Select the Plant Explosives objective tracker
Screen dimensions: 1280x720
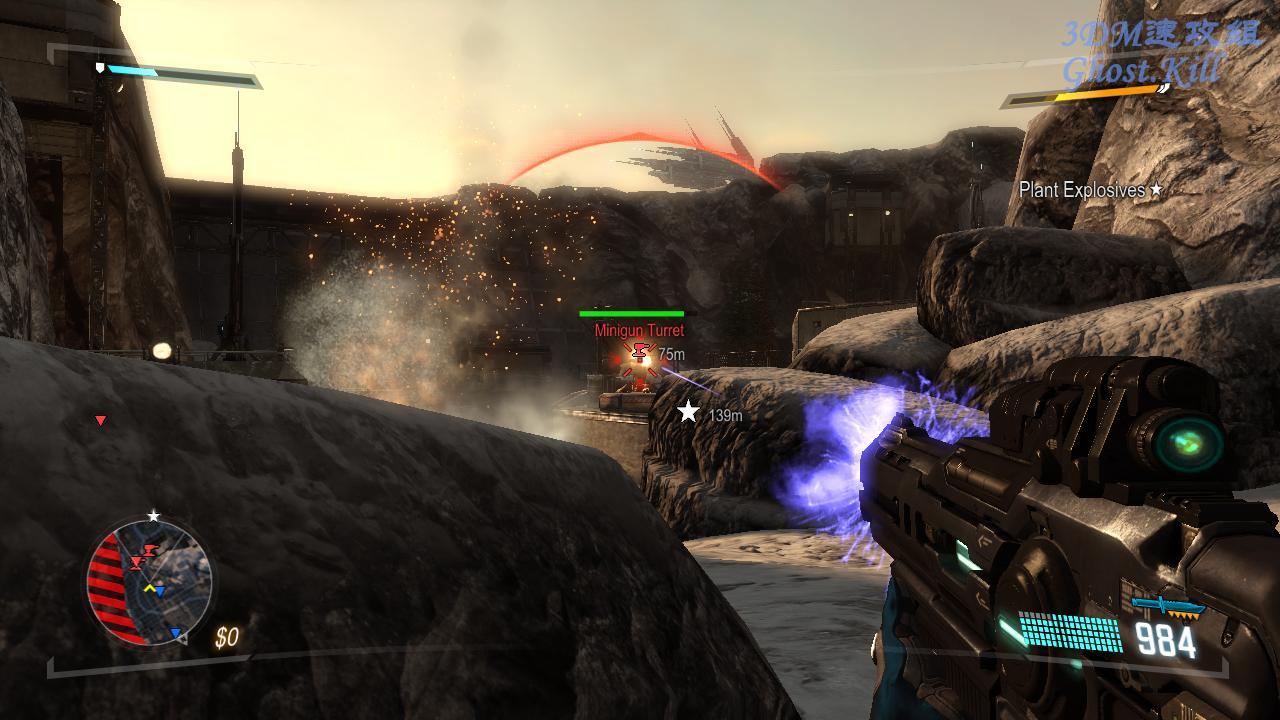(x=1090, y=189)
